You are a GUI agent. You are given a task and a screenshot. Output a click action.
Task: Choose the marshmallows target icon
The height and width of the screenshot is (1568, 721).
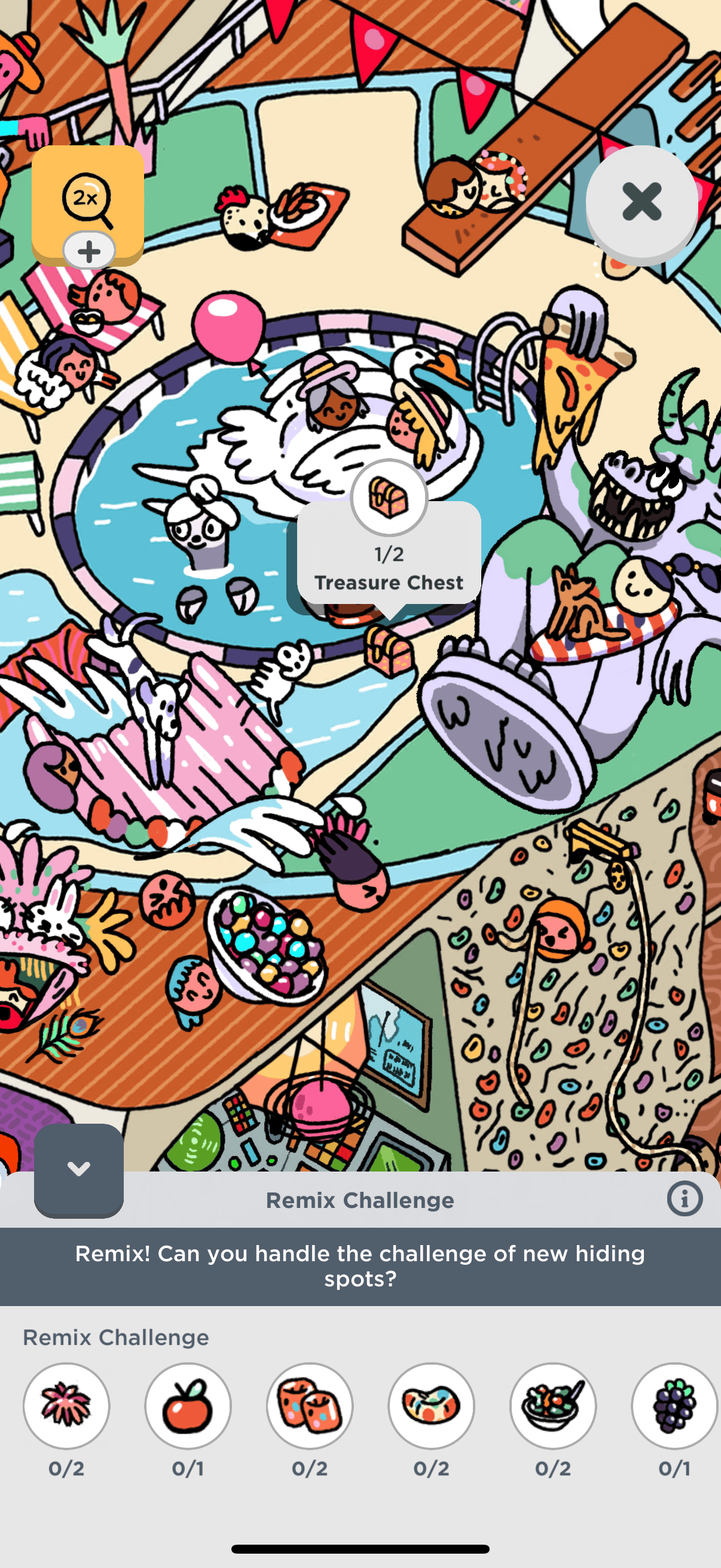[x=310, y=1405]
